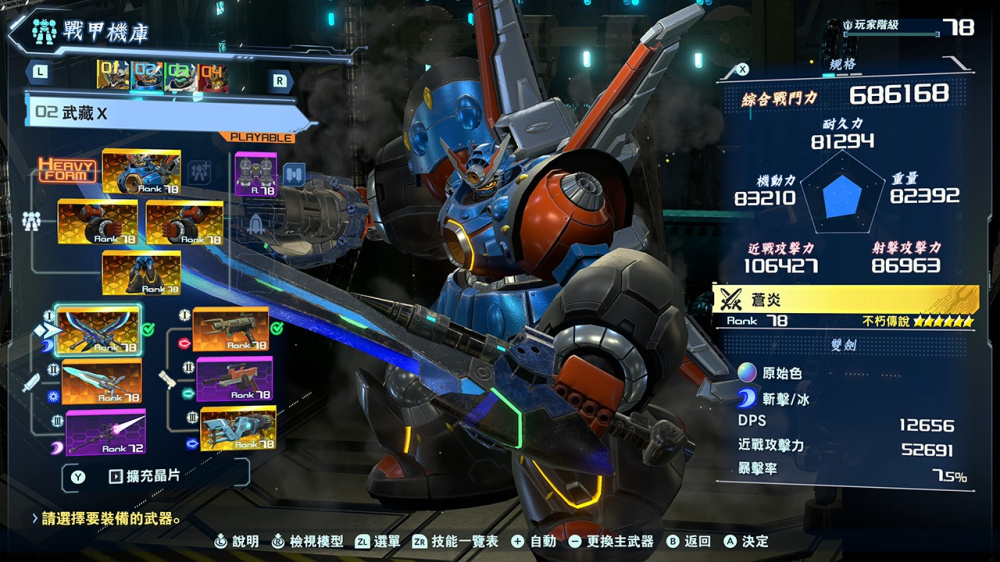Select mech slot 01 thumbnail
Viewport: 1000px width, 562px height.
point(113,76)
